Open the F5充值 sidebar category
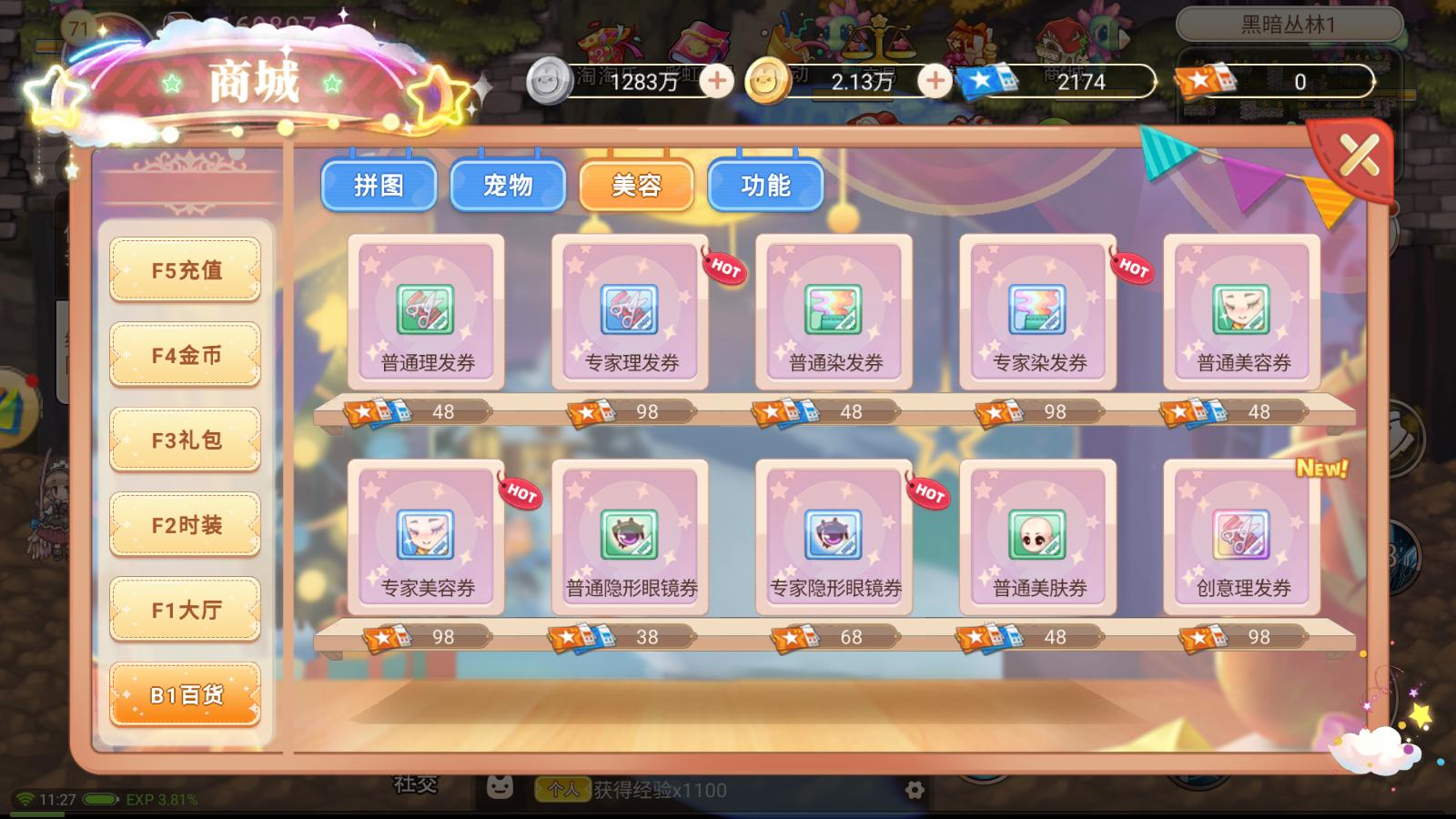 tap(185, 269)
